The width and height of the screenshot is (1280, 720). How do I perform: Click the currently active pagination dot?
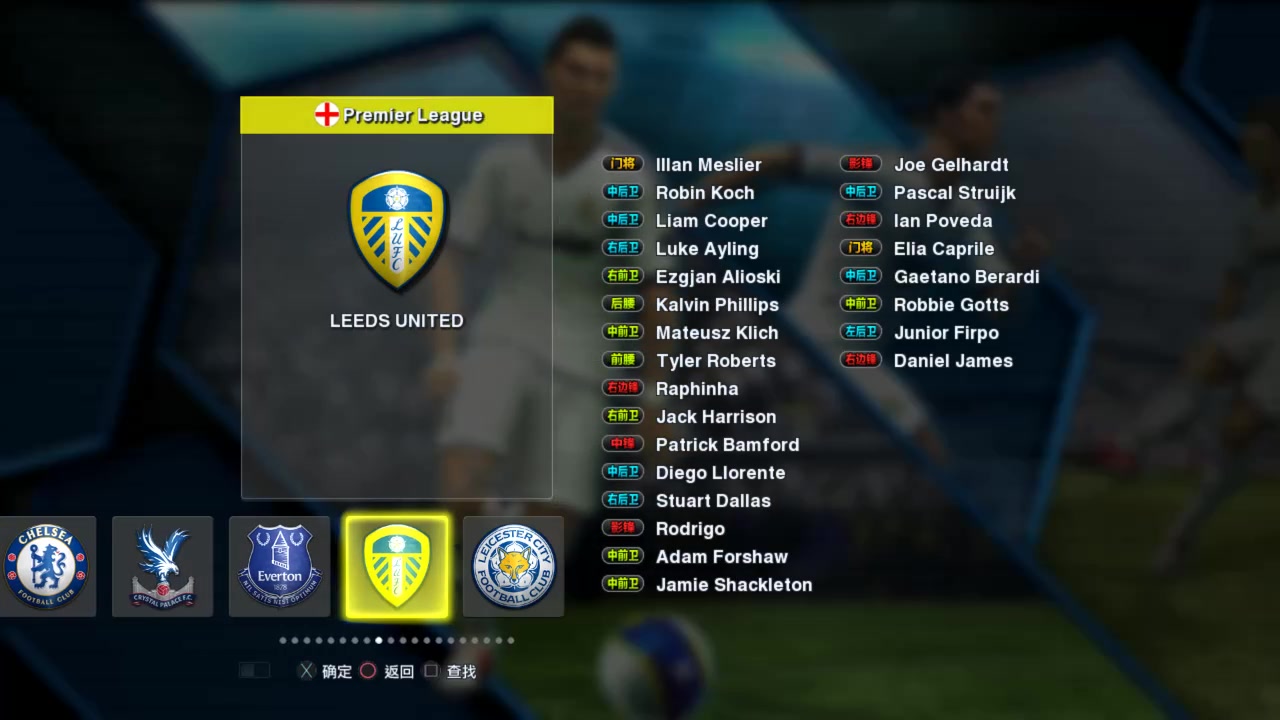coord(378,640)
